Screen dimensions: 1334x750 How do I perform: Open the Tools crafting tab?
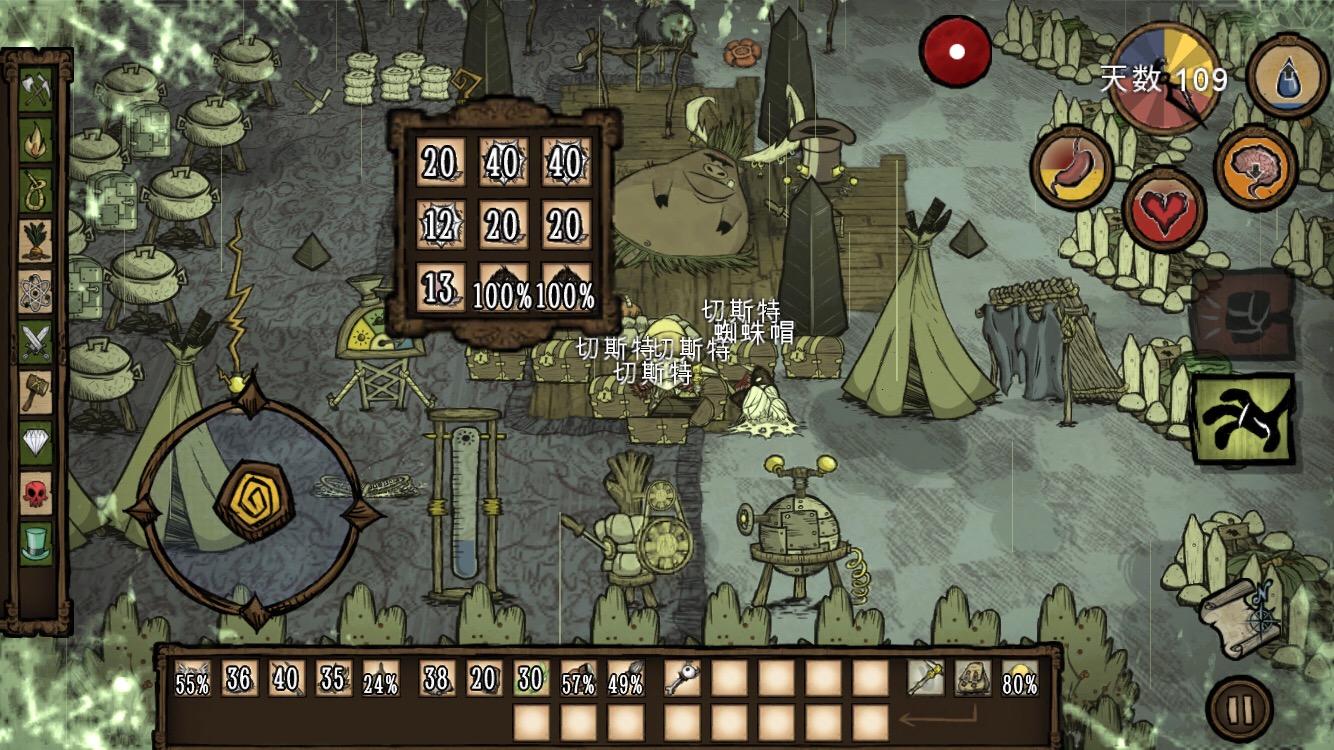coord(36,92)
